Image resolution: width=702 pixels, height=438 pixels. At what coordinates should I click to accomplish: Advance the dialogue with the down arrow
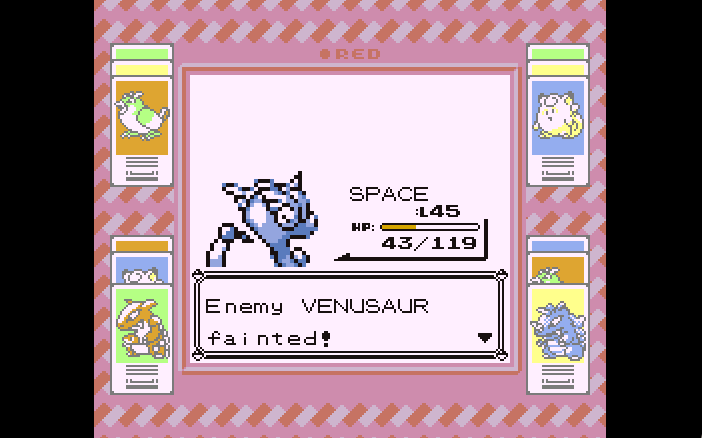[485, 338]
